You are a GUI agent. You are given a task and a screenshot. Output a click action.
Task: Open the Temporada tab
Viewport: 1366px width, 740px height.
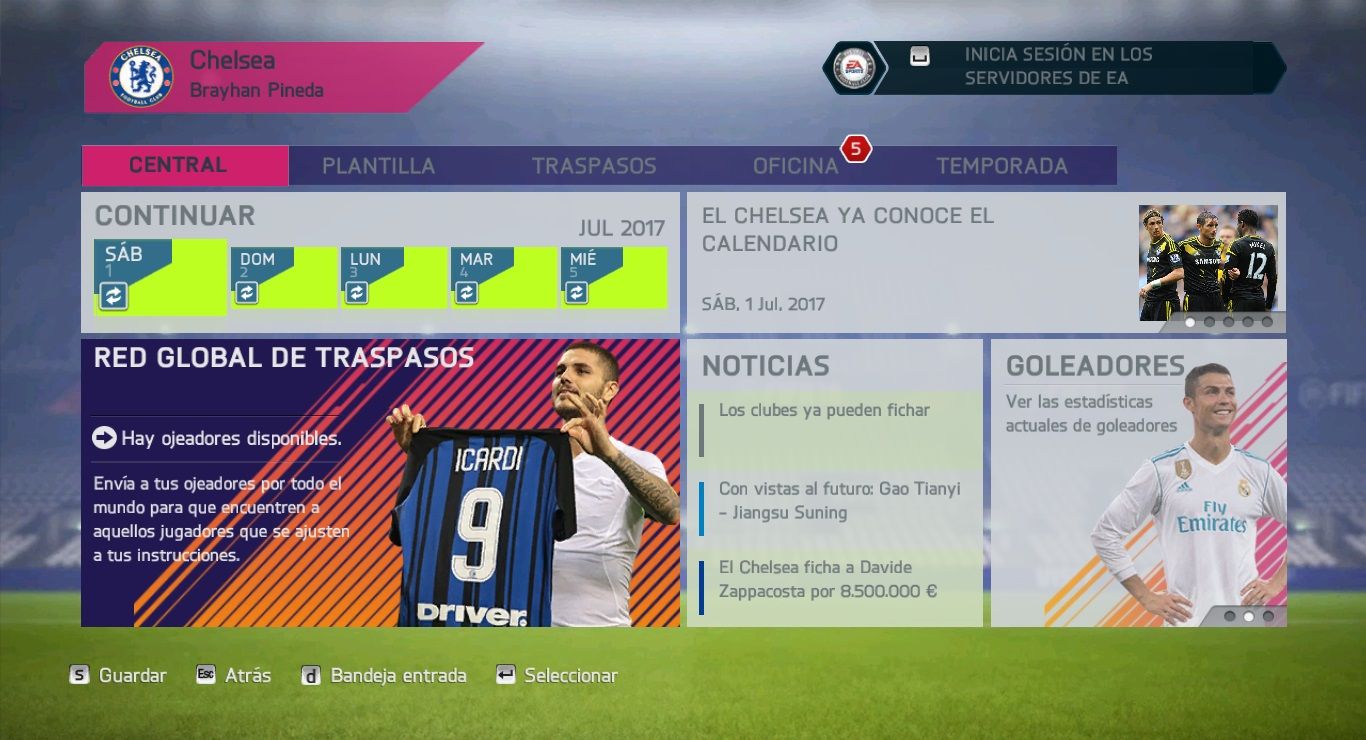[1001, 166]
